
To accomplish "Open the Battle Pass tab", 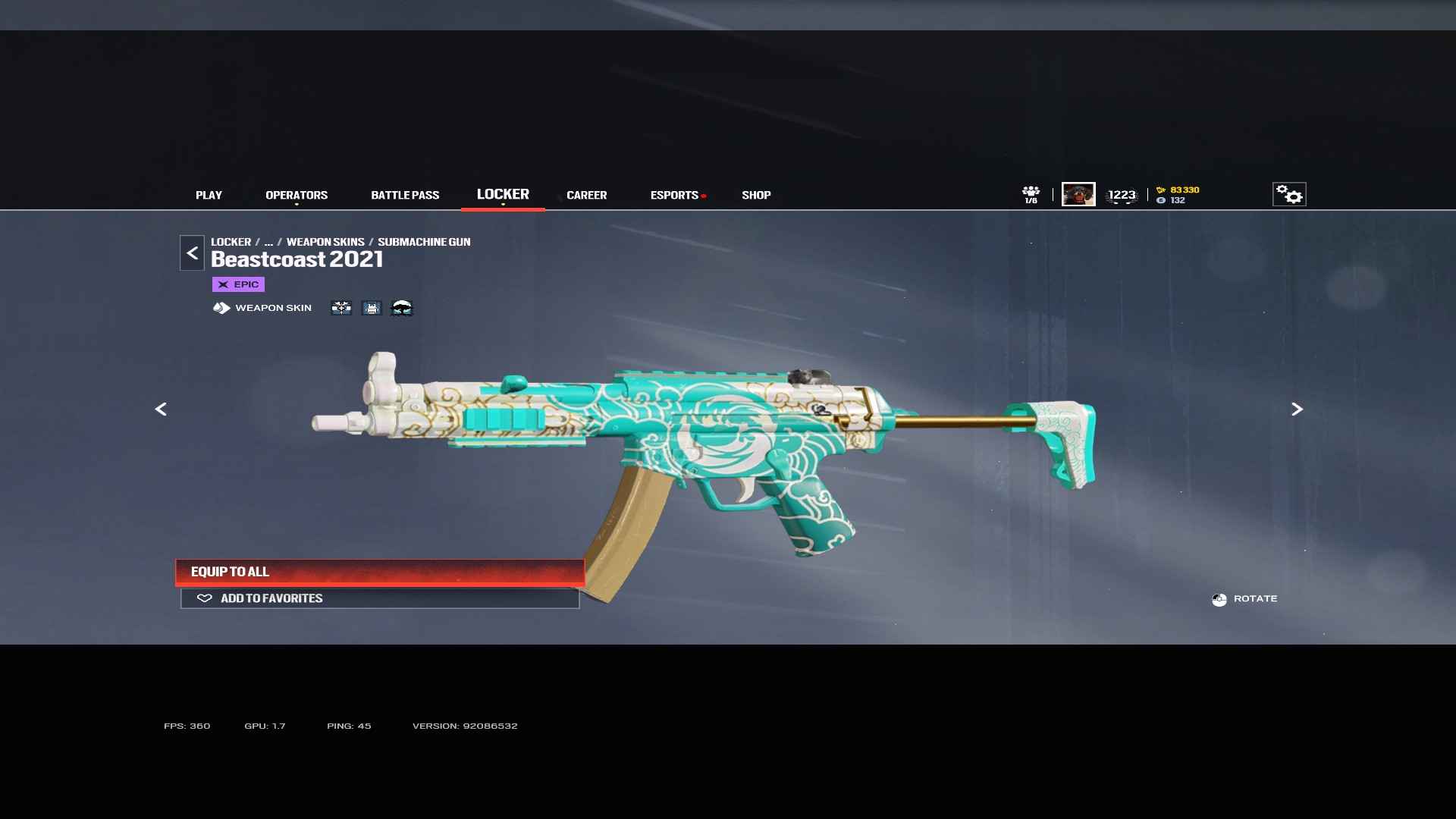I will coord(405,195).
